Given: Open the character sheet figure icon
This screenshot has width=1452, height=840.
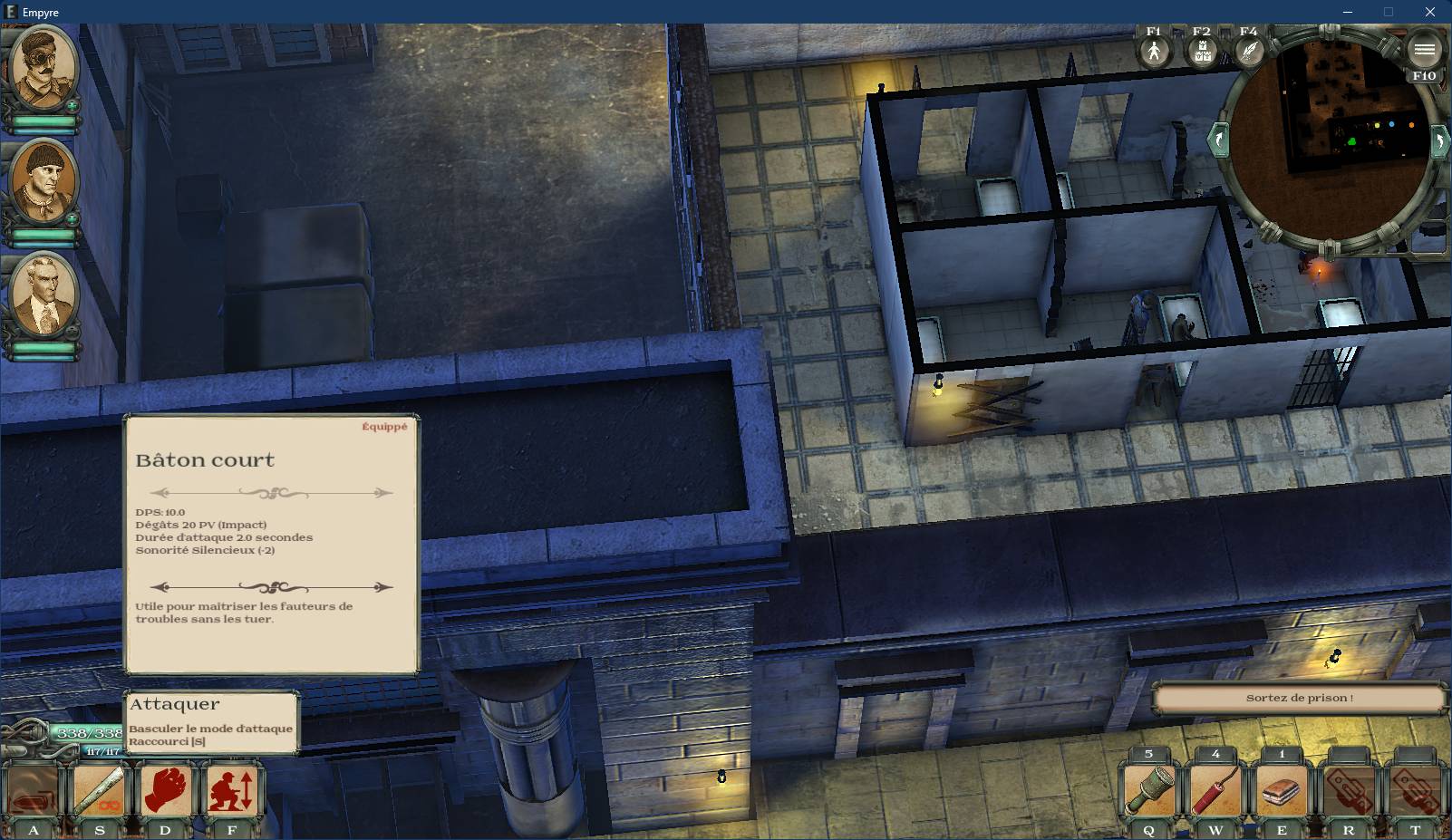Looking at the screenshot, I should coord(1153,51).
